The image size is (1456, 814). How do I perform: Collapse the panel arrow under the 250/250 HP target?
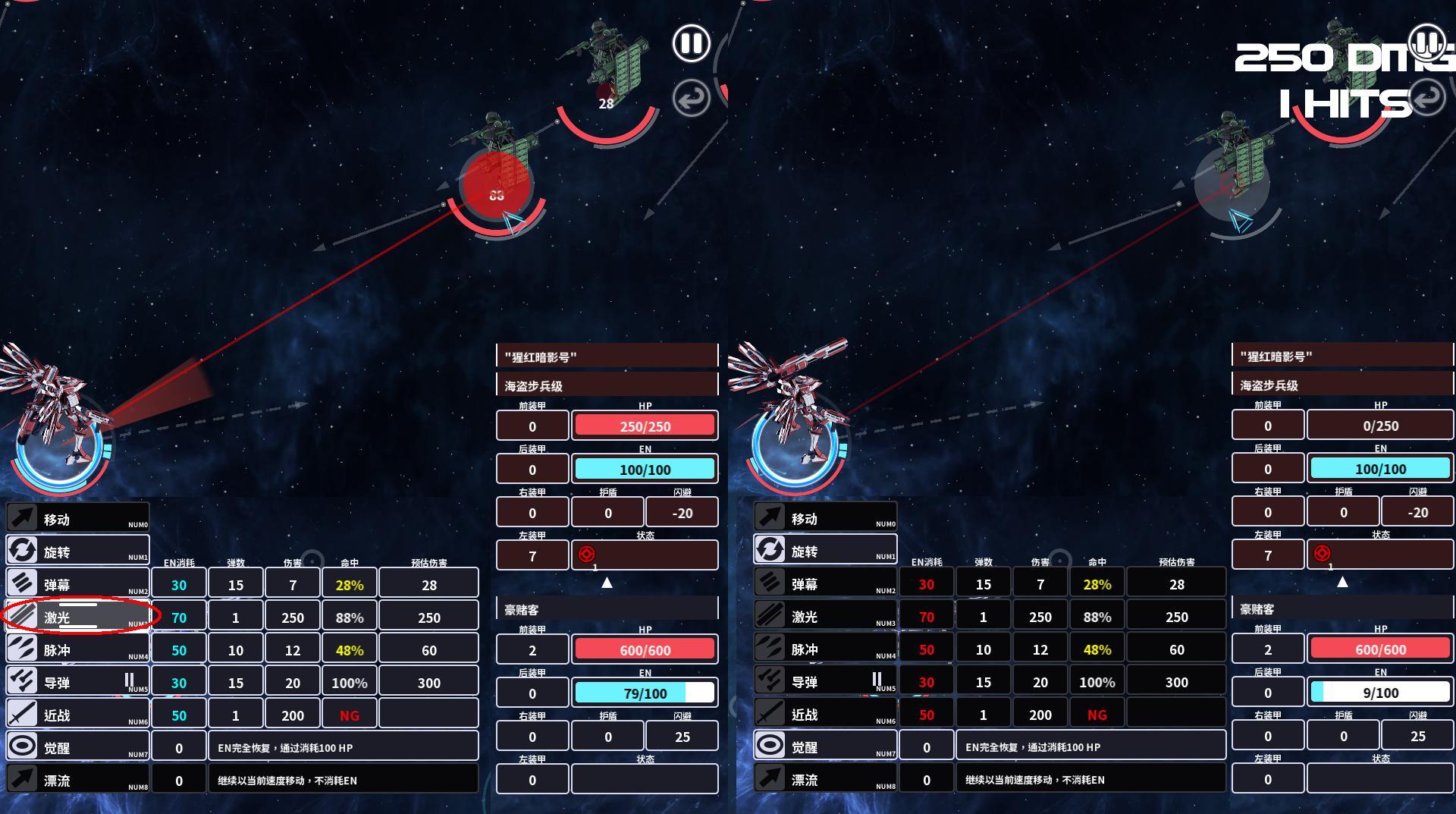pos(607,583)
